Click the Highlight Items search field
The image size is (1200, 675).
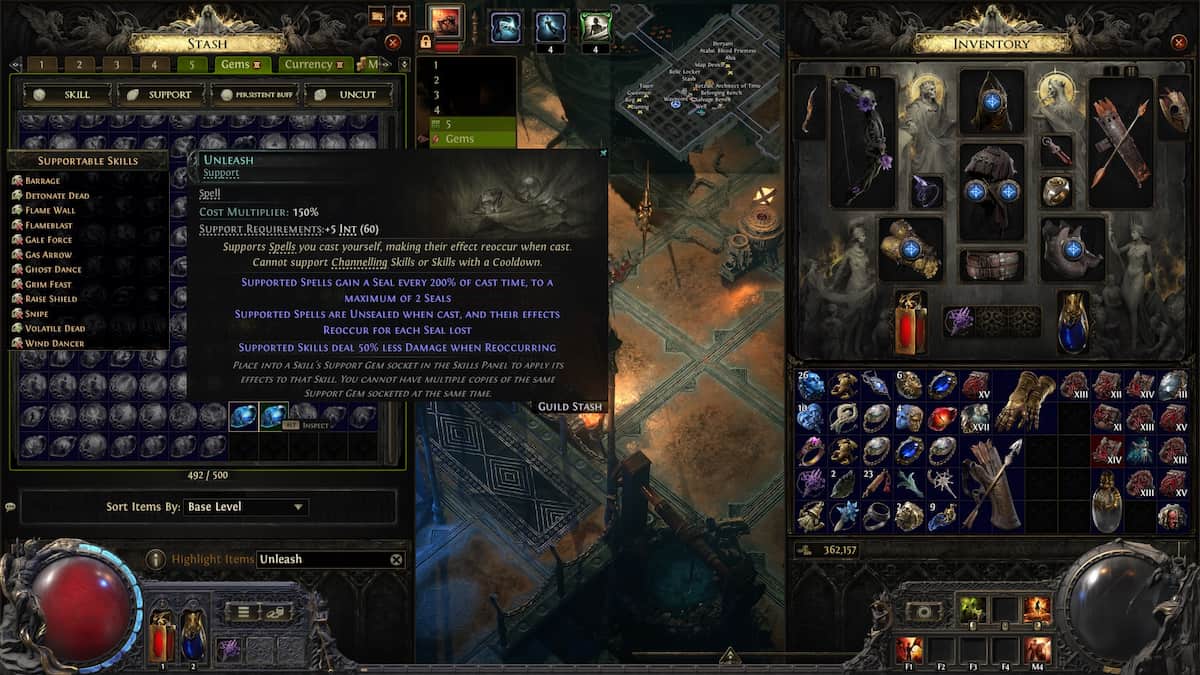(320, 560)
